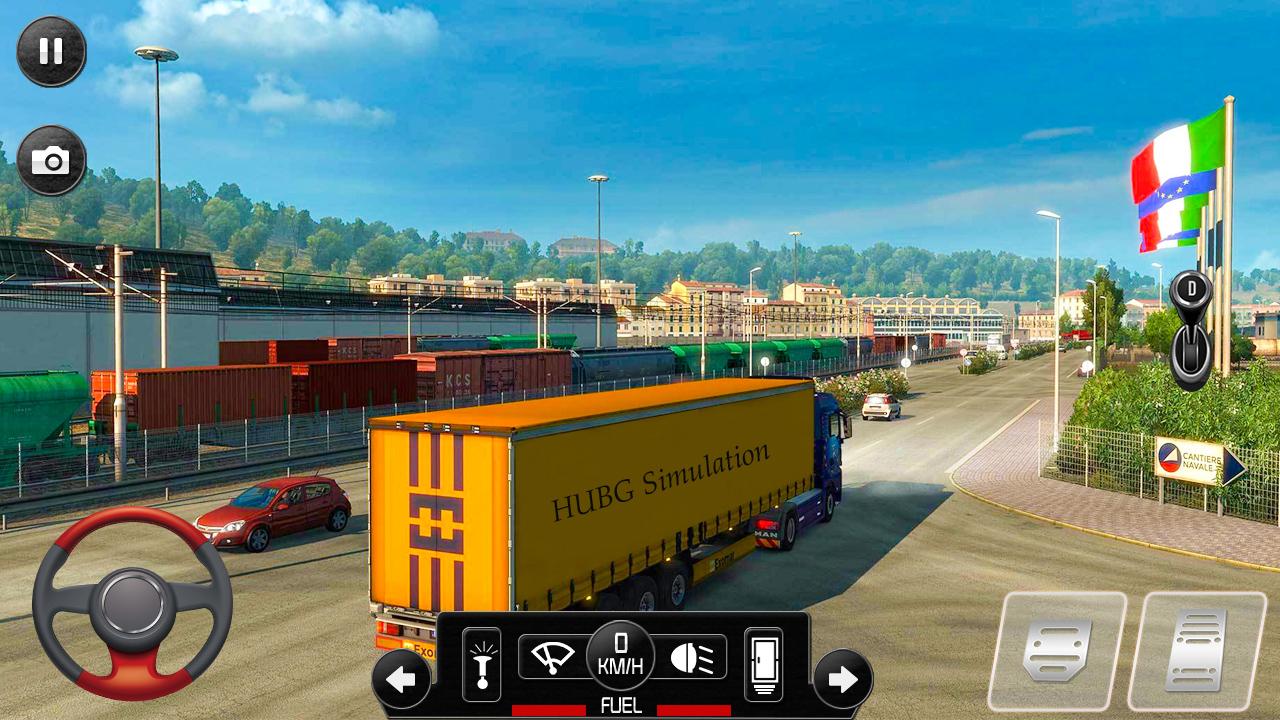Screen dimensions: 1280x720
Task: Switch on the headlights
Action: (690, 657)
